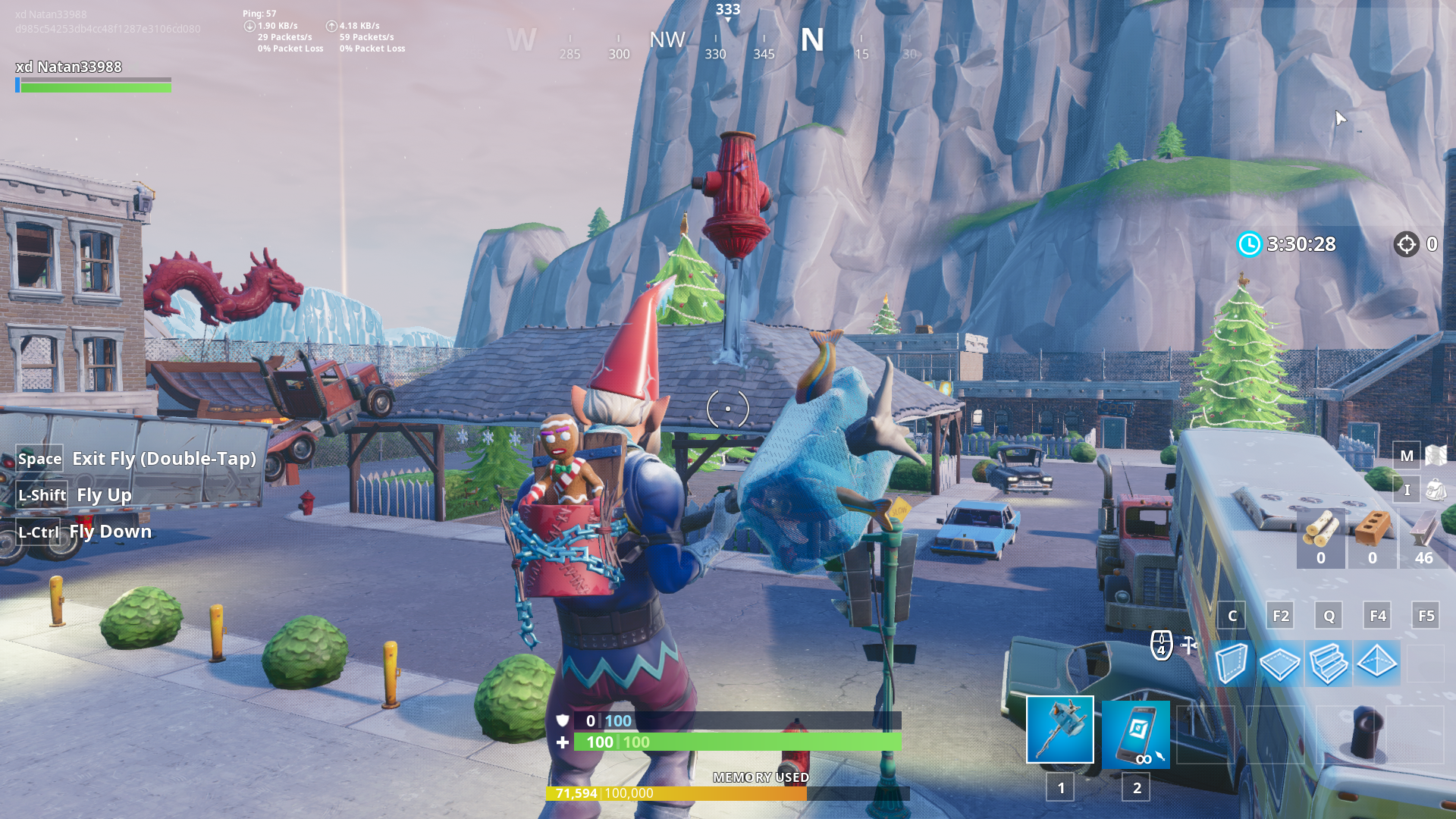
Task: Click the MEMORY USED progress bar
Action: coord(728,795)
